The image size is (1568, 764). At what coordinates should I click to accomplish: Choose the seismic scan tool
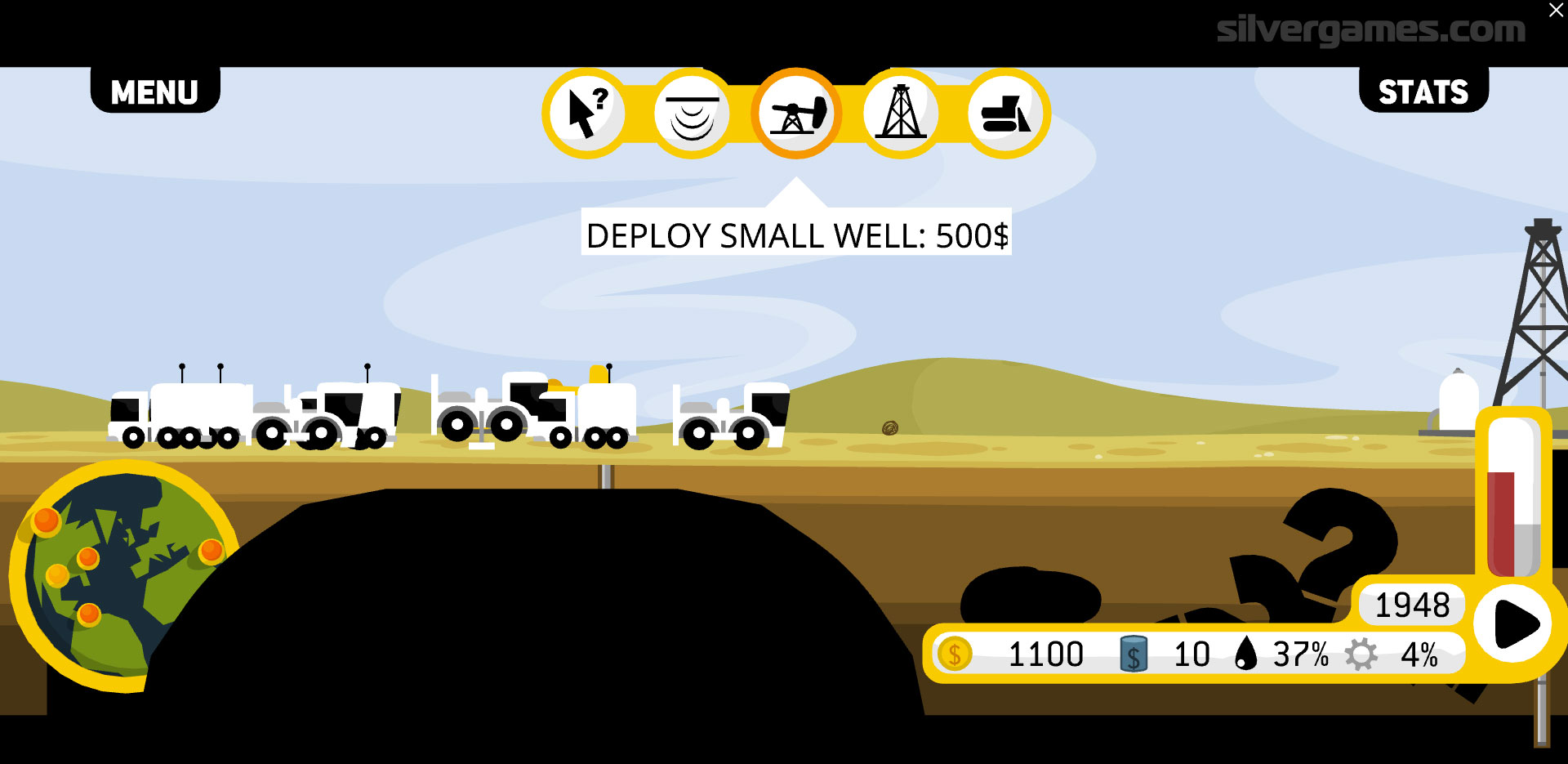[692, 114]
